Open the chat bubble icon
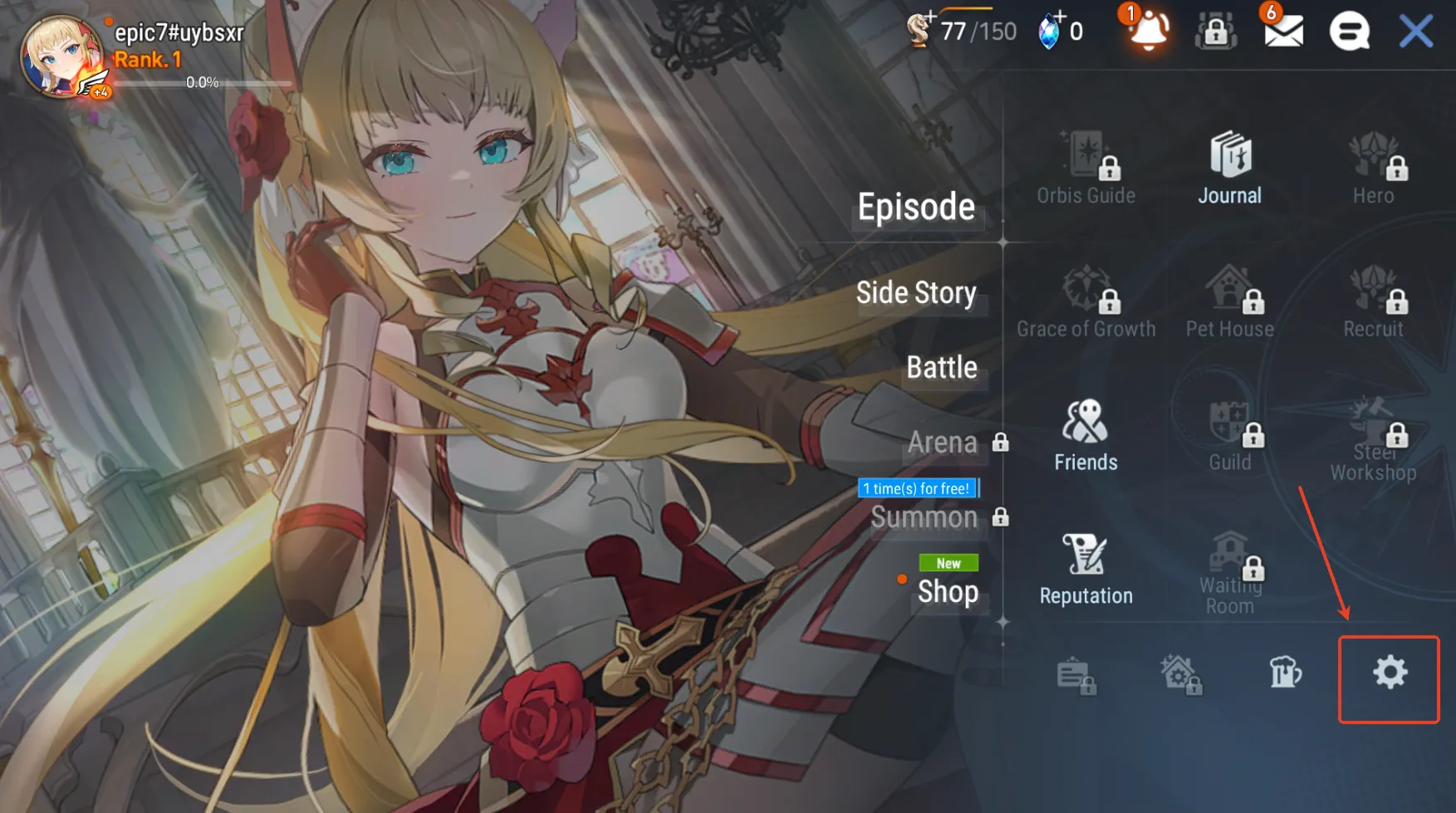The image size is (1456, 813). click(x=1350, y=32)
